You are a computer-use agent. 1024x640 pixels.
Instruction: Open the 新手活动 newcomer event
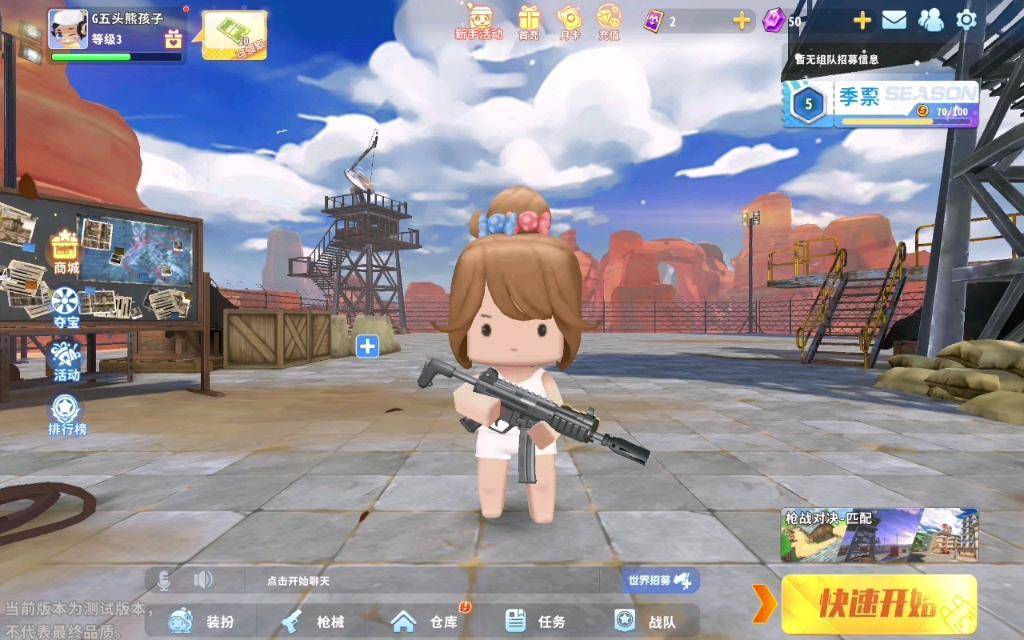479,20
